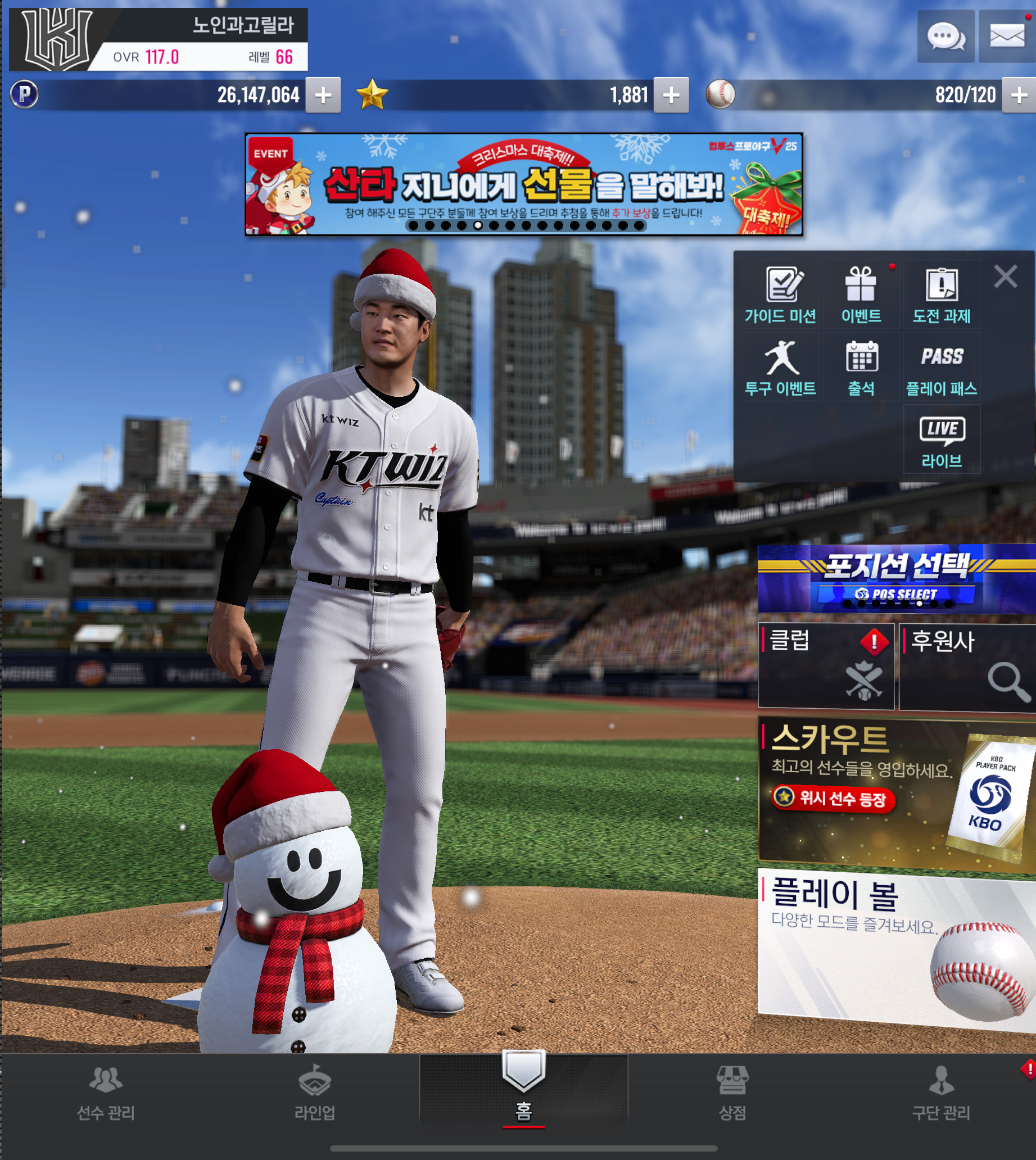The image size is (1036, 1160).
Task: Open the 투구 이벤트 pitching event
Action: [780, 368]
